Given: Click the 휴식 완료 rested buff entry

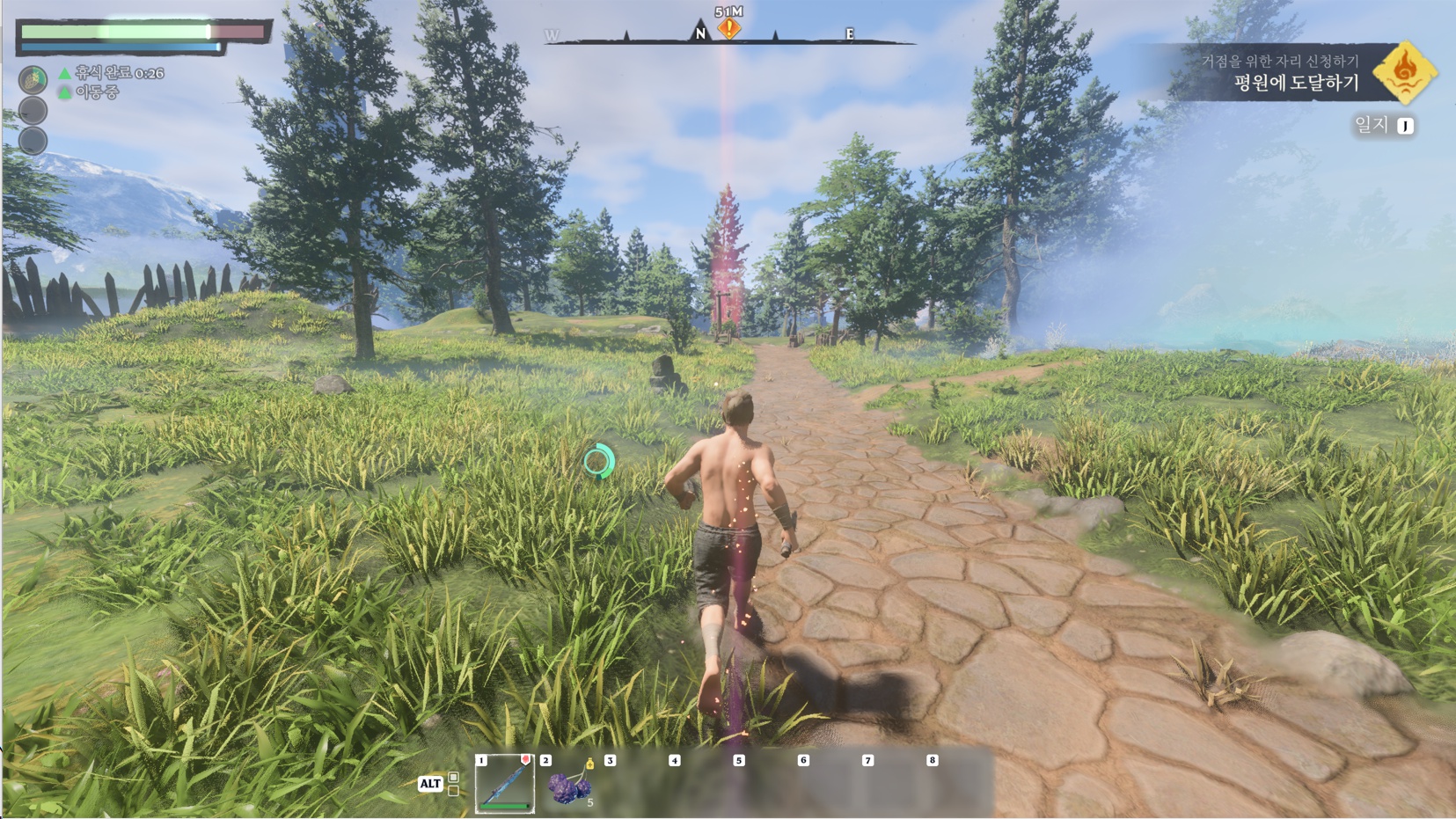Looking at the screenshot, I should (x=113, y=73).
